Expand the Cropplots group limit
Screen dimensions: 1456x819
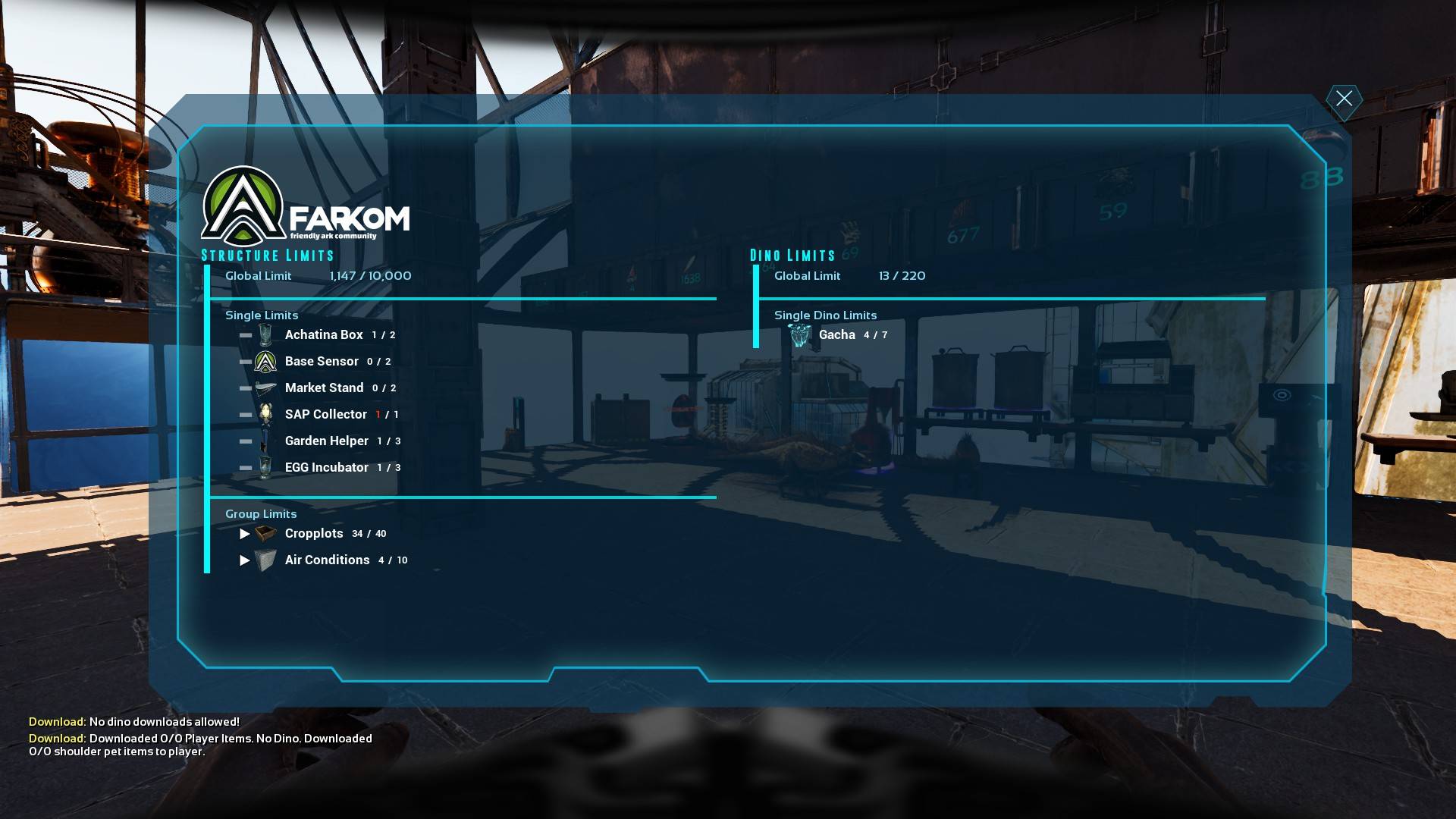(x=244, y=534)
